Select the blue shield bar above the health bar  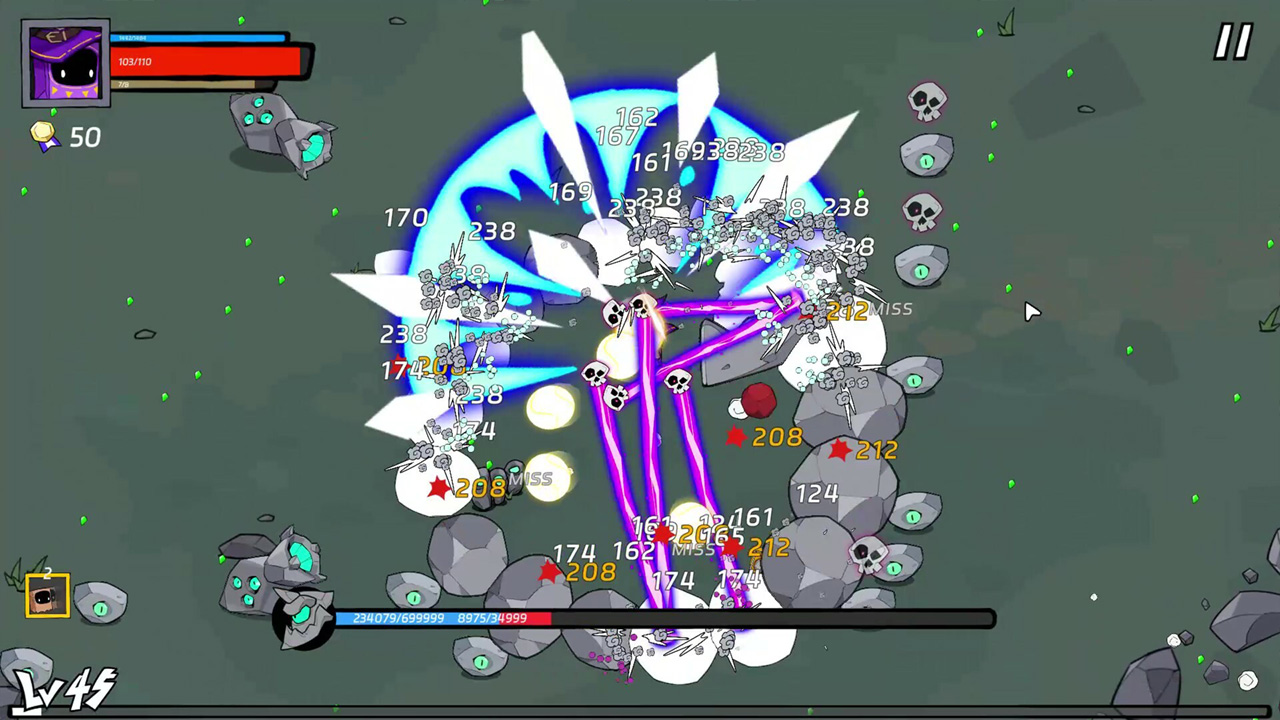[200, 38]
